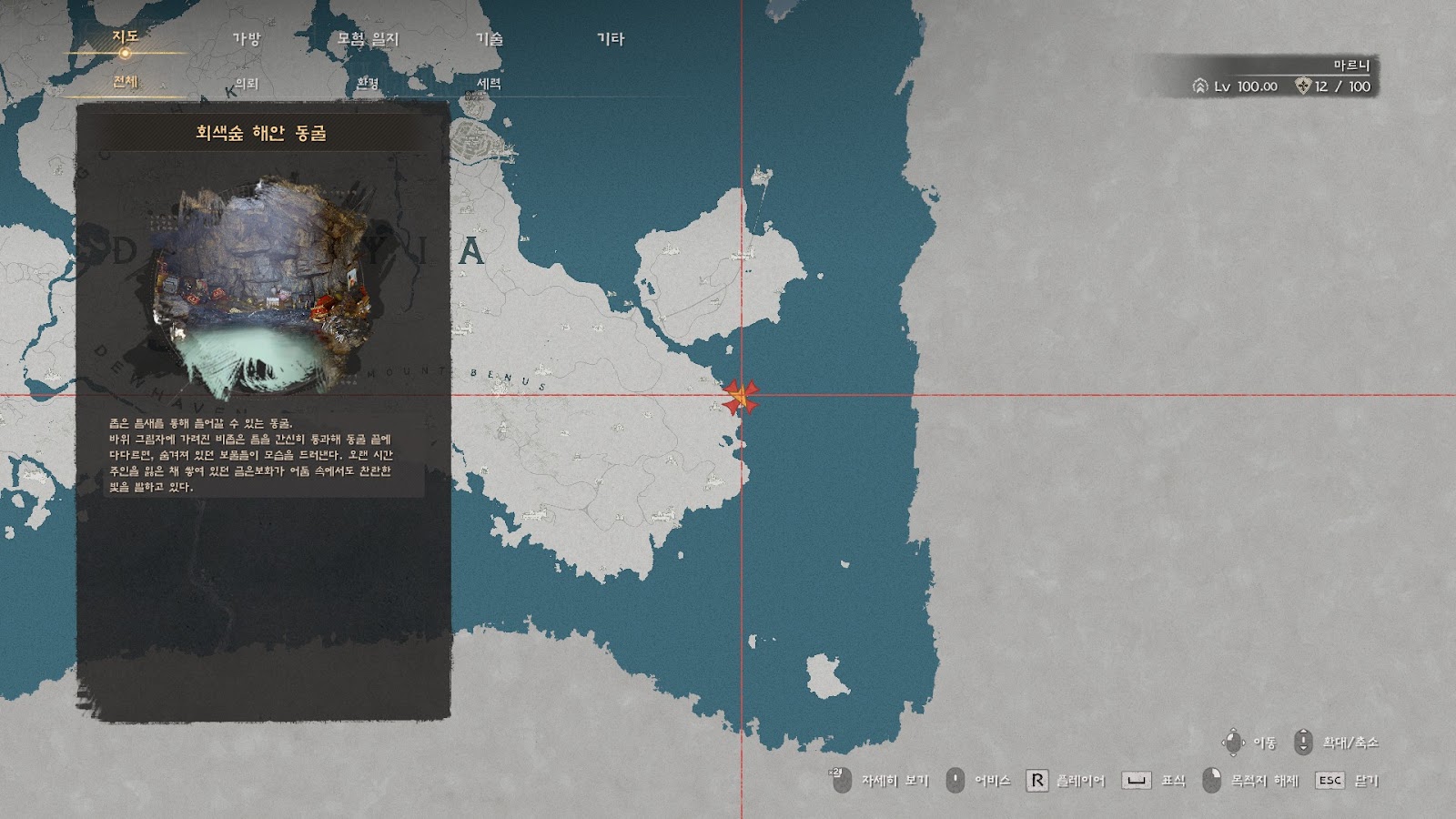Switch to the 세력 map filter

489,83
